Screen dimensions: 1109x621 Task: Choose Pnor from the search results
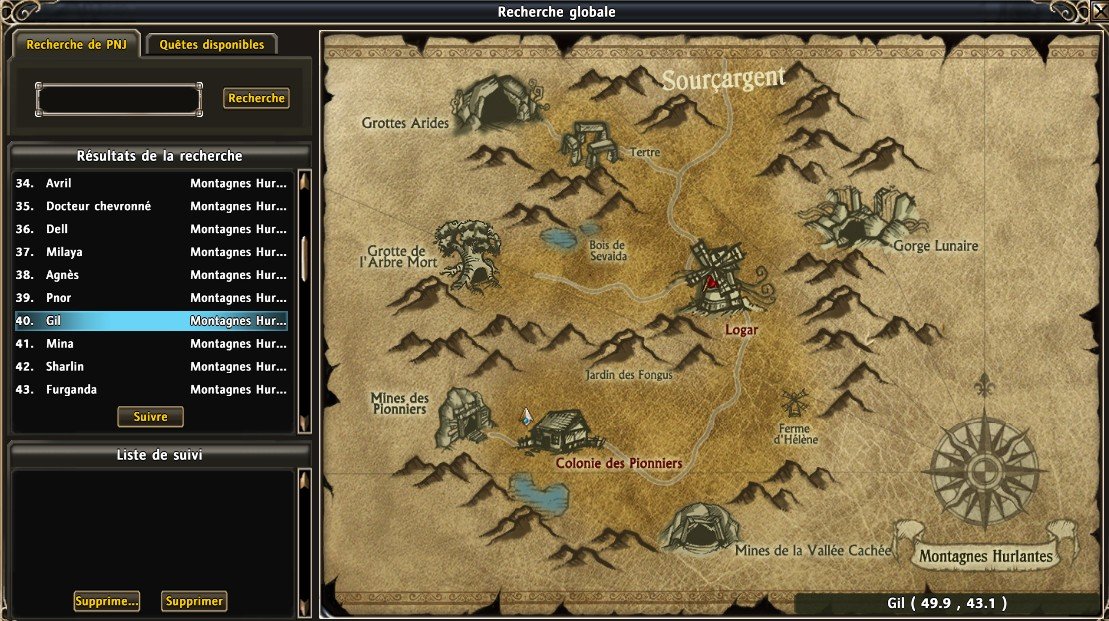[x=150, y=298]
